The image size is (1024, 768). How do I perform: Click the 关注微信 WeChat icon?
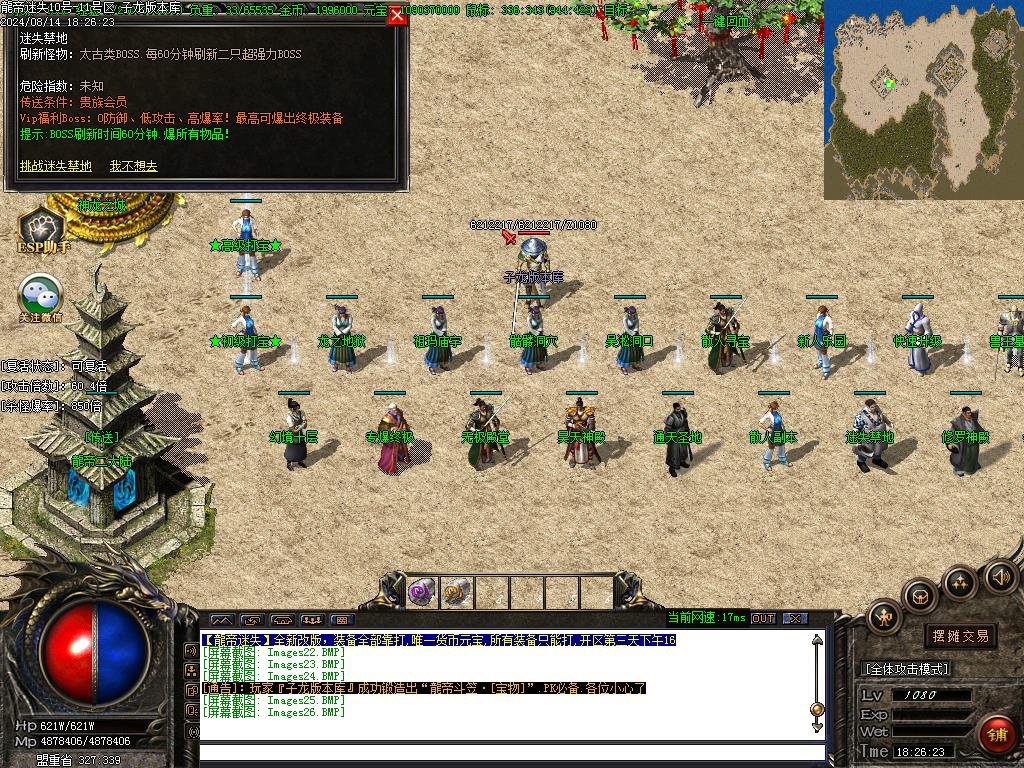click(40, 294)
